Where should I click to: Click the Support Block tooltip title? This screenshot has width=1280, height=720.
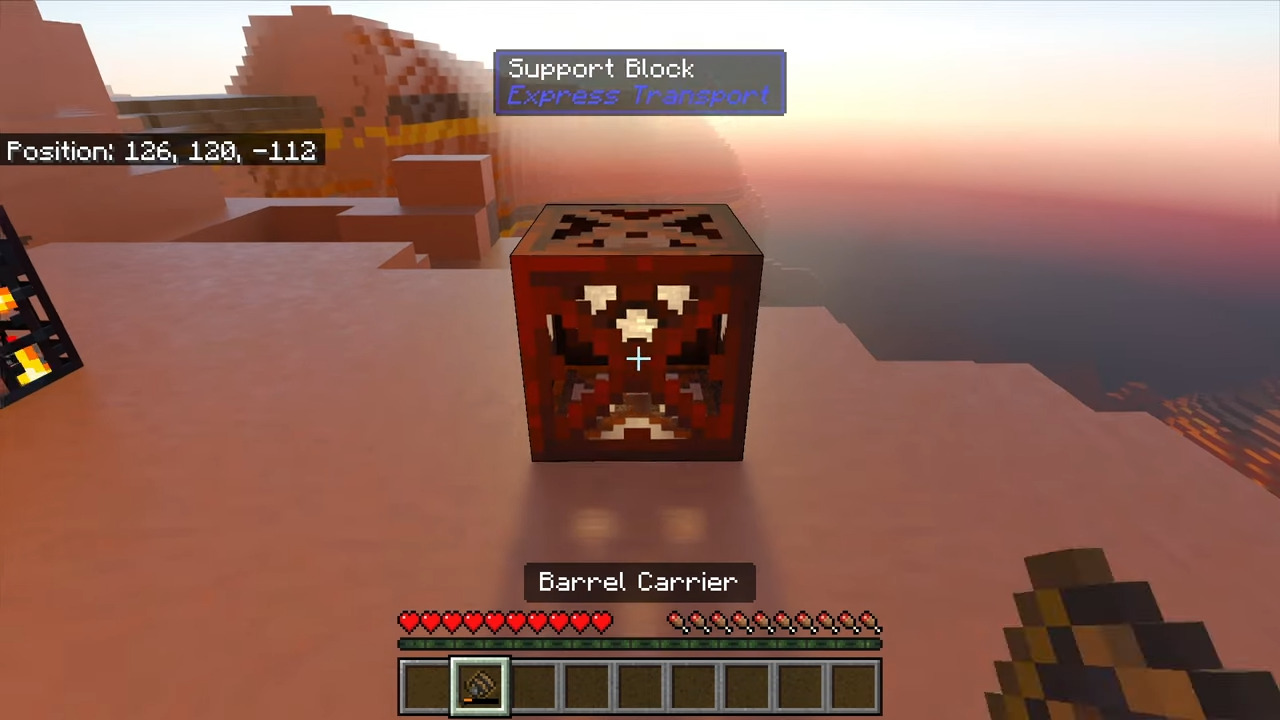click(x=601, y=68)
